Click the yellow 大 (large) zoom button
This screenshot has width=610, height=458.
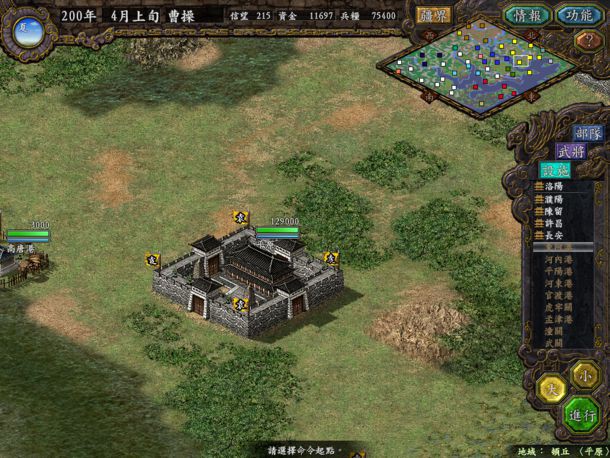[x=551, y=390]
